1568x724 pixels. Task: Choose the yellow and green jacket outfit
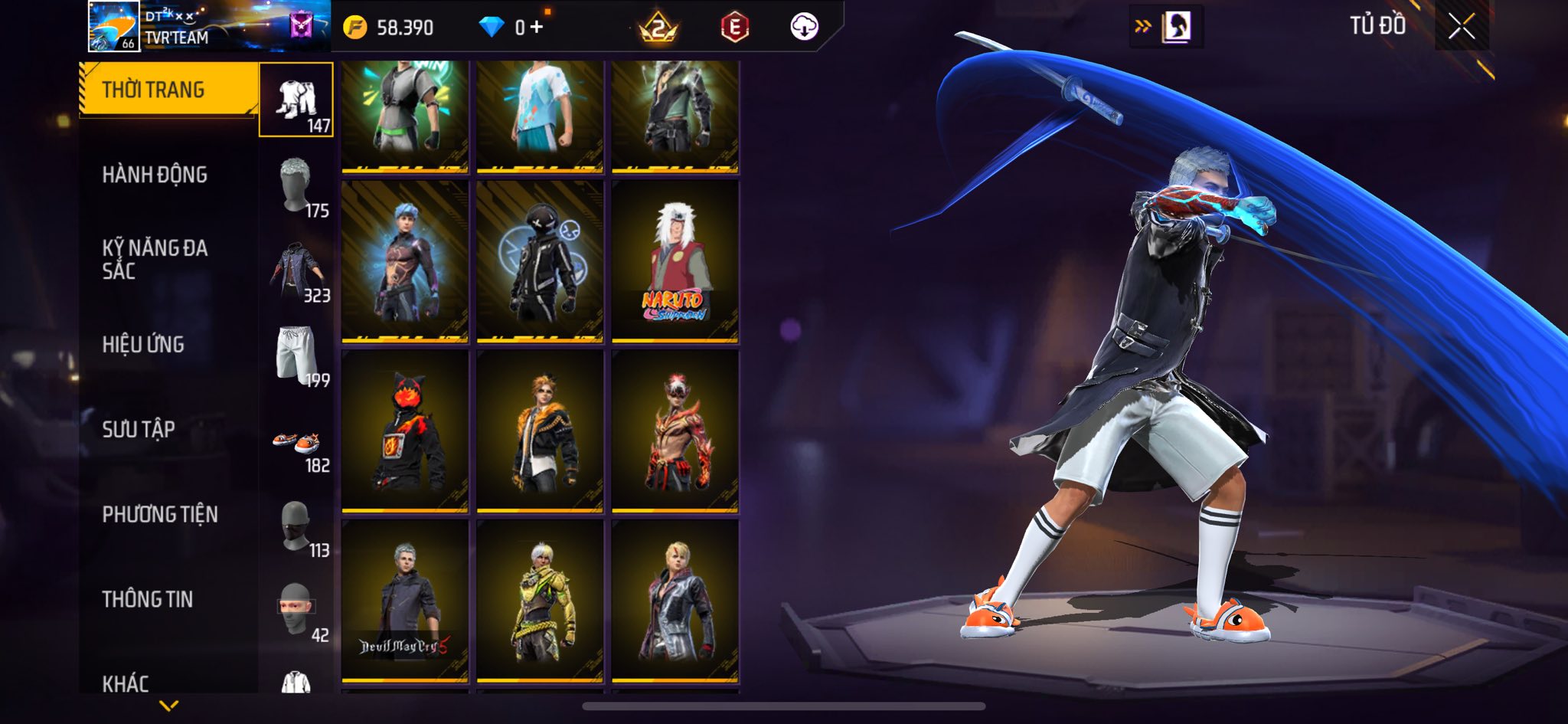540,600
